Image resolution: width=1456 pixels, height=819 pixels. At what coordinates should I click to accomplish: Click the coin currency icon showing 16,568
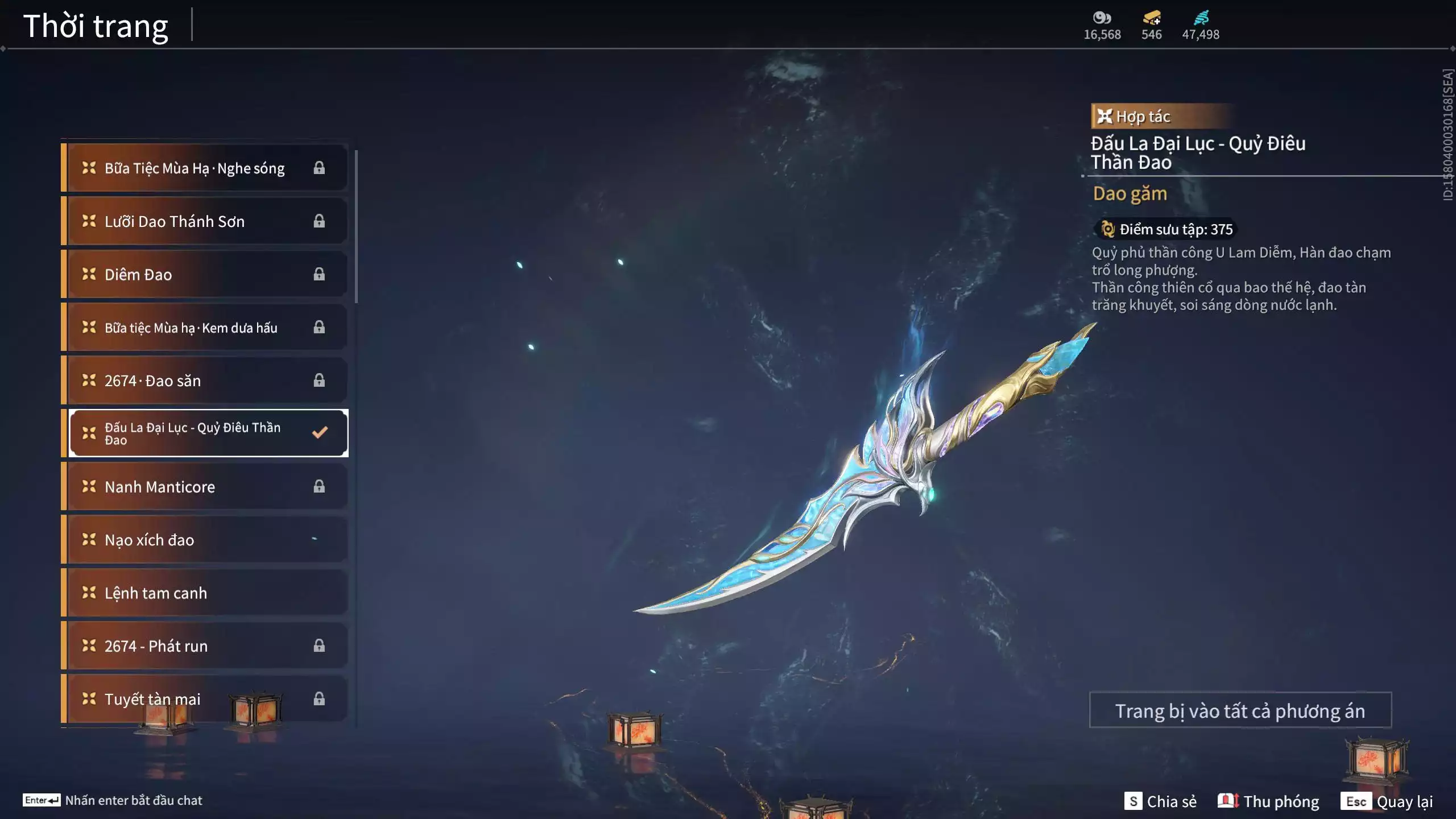(x=1102, y=18)
